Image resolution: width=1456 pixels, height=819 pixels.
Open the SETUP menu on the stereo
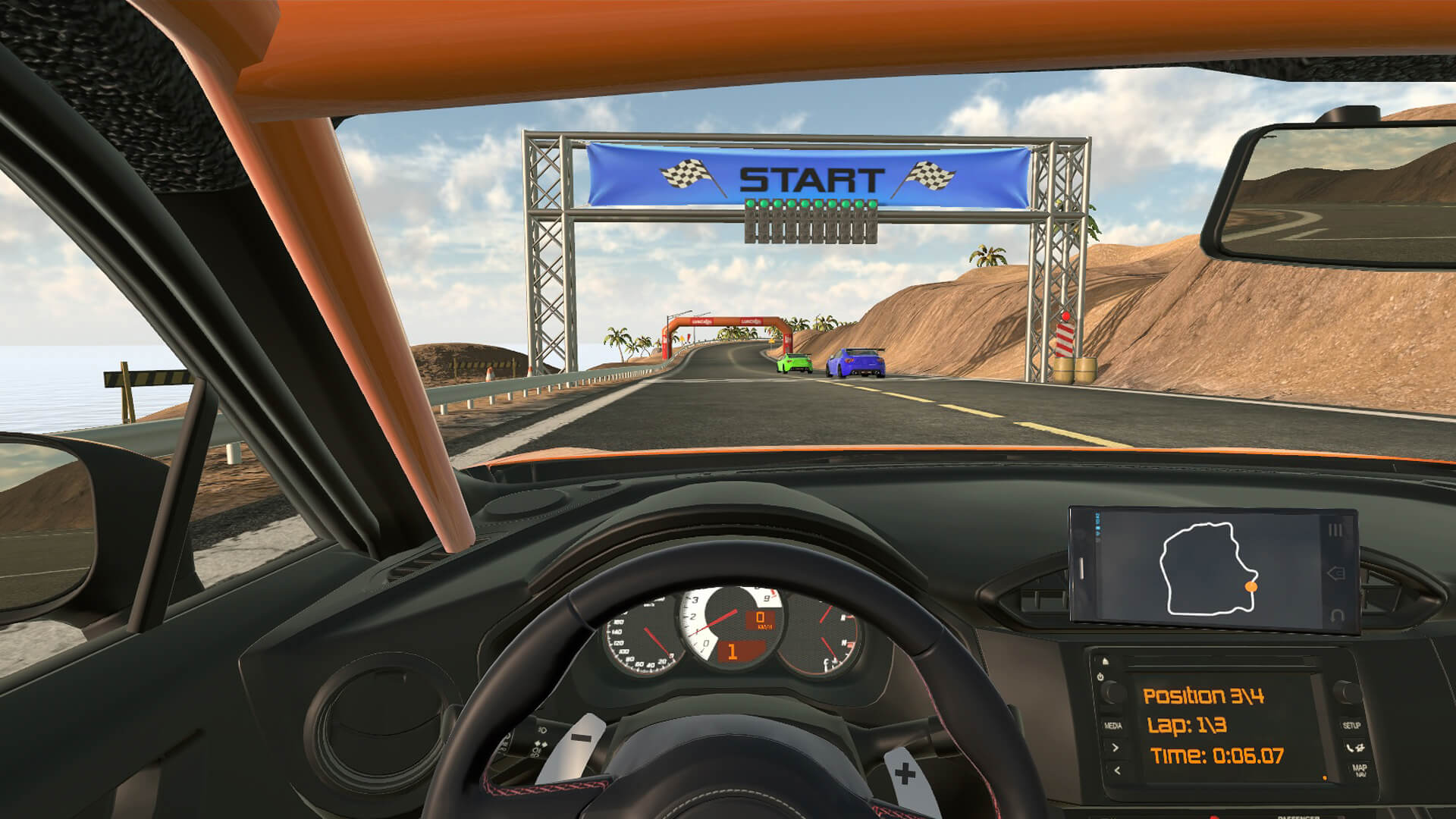point(1352,725)
